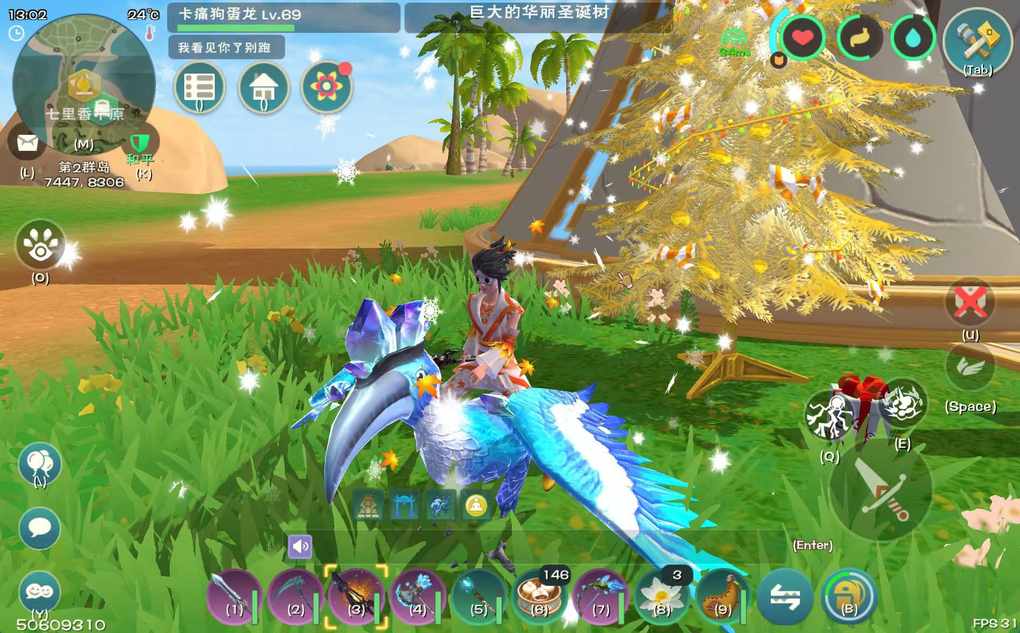Select the white lotus flower slot
This screenshot has height=633, width=1020.
tap(661, 596)
